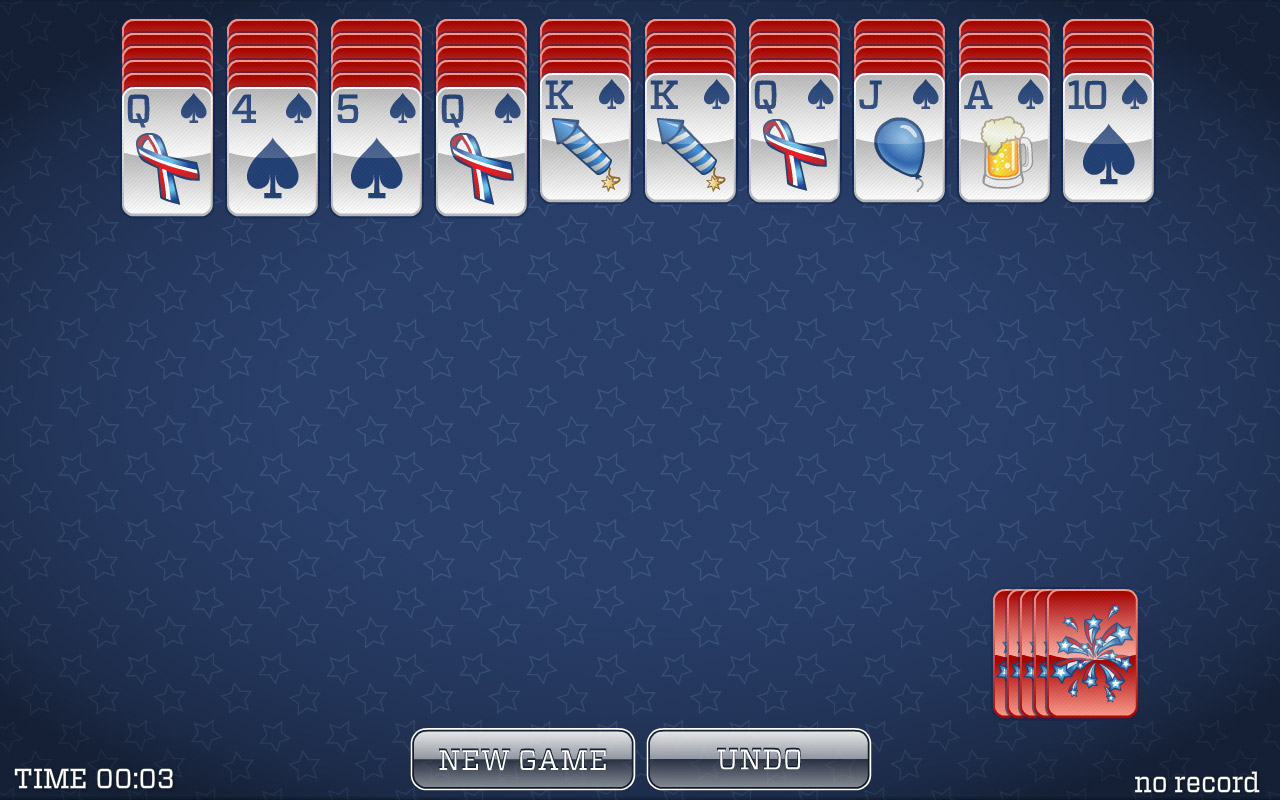Image resolution: width=1280 pixels, height=800 pixels.
Task: Select the 5 of Spades card
Action: 376,150
